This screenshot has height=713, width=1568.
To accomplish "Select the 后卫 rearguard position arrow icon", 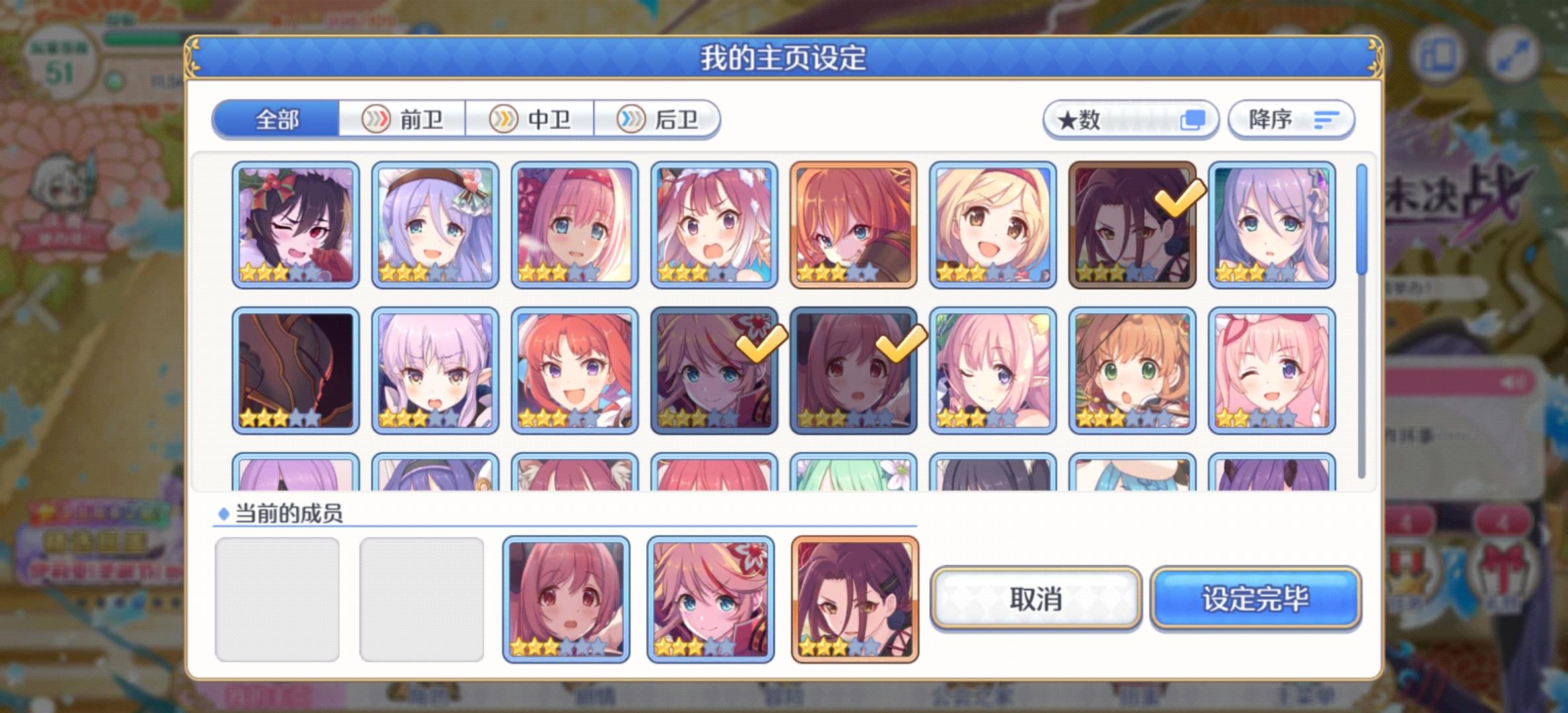I will tap(632, 119).
